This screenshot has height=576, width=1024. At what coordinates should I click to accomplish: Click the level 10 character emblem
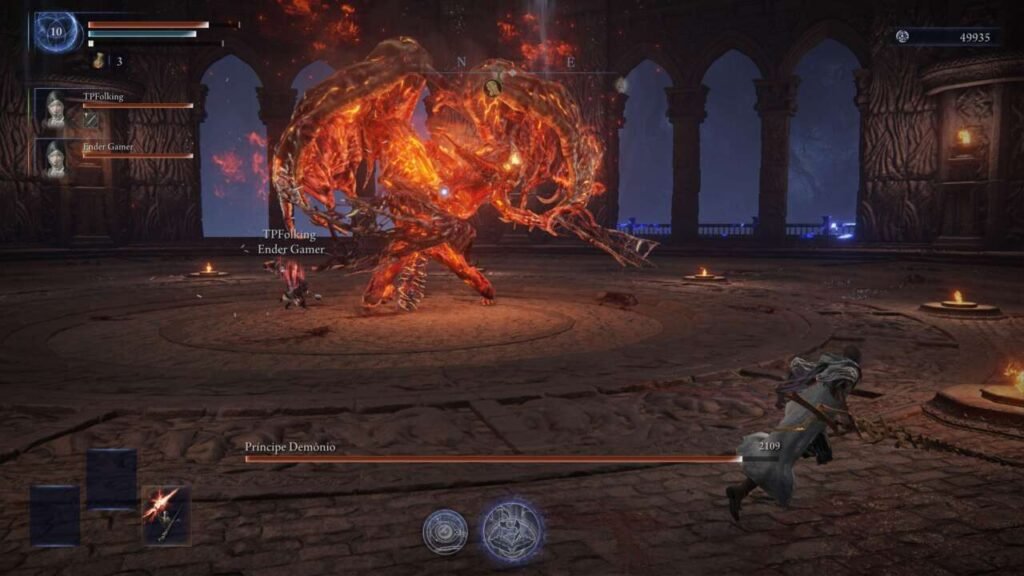coord(57,32)
